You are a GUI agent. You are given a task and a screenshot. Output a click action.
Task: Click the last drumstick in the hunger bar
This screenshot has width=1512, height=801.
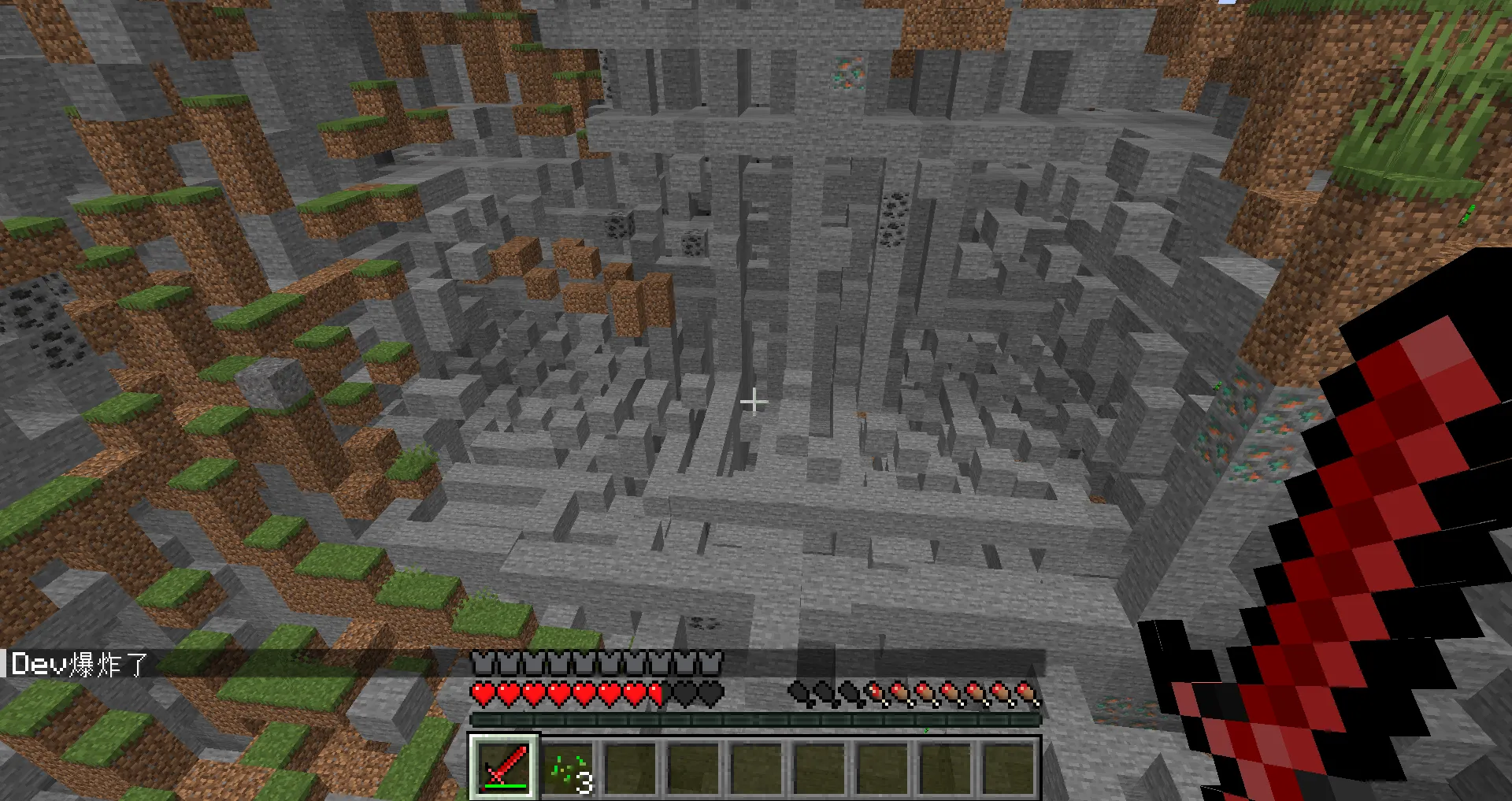[x=1025, y=693]
